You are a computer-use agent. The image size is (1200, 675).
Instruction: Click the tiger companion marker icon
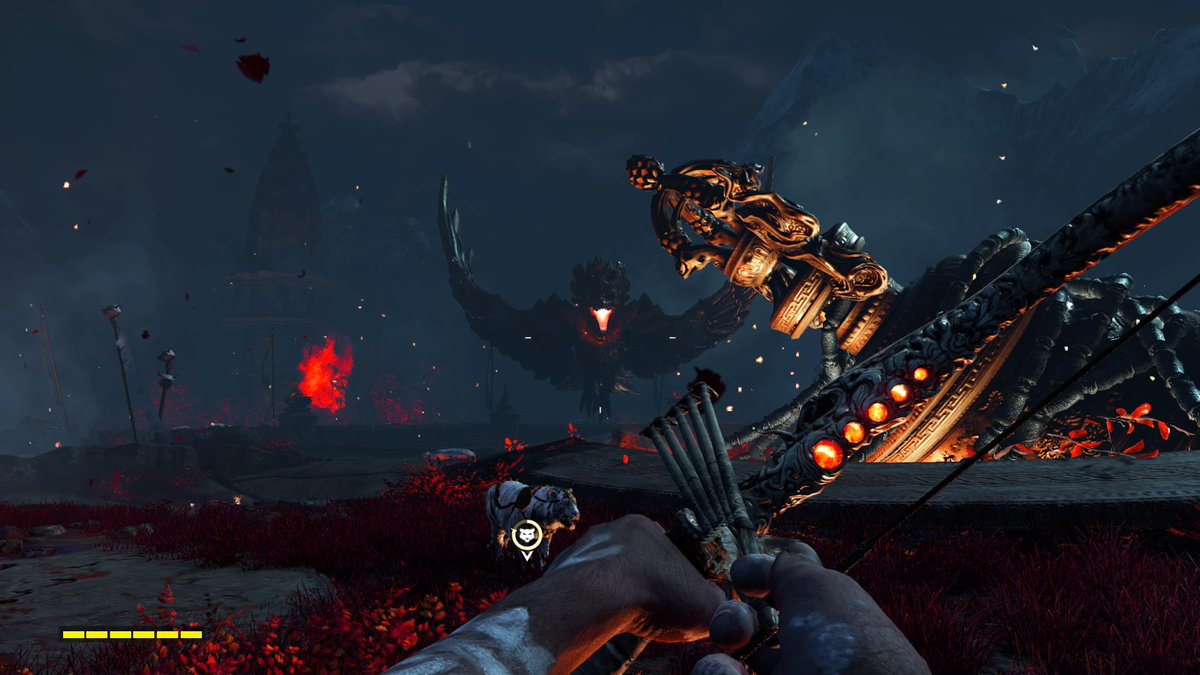point(526,535)
